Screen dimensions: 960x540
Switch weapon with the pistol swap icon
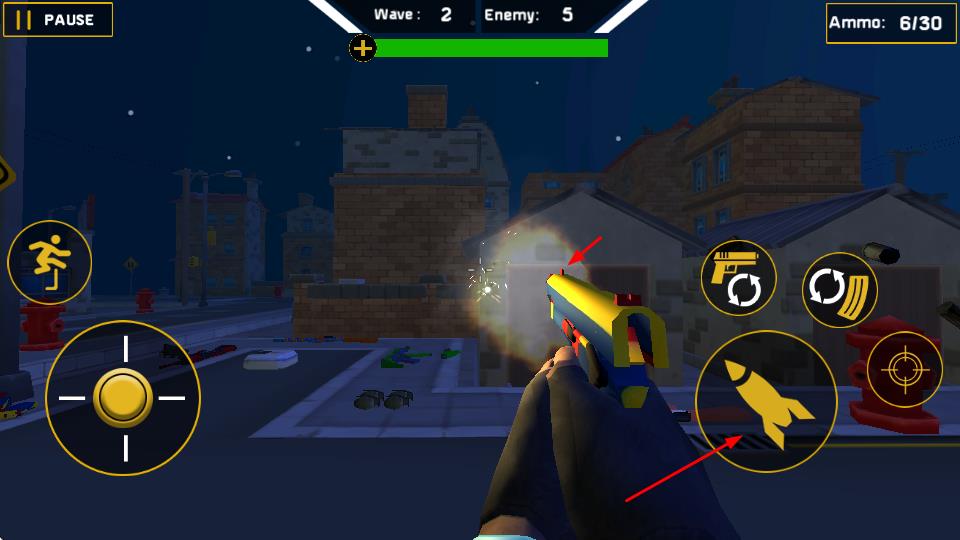tap(738, 278)
